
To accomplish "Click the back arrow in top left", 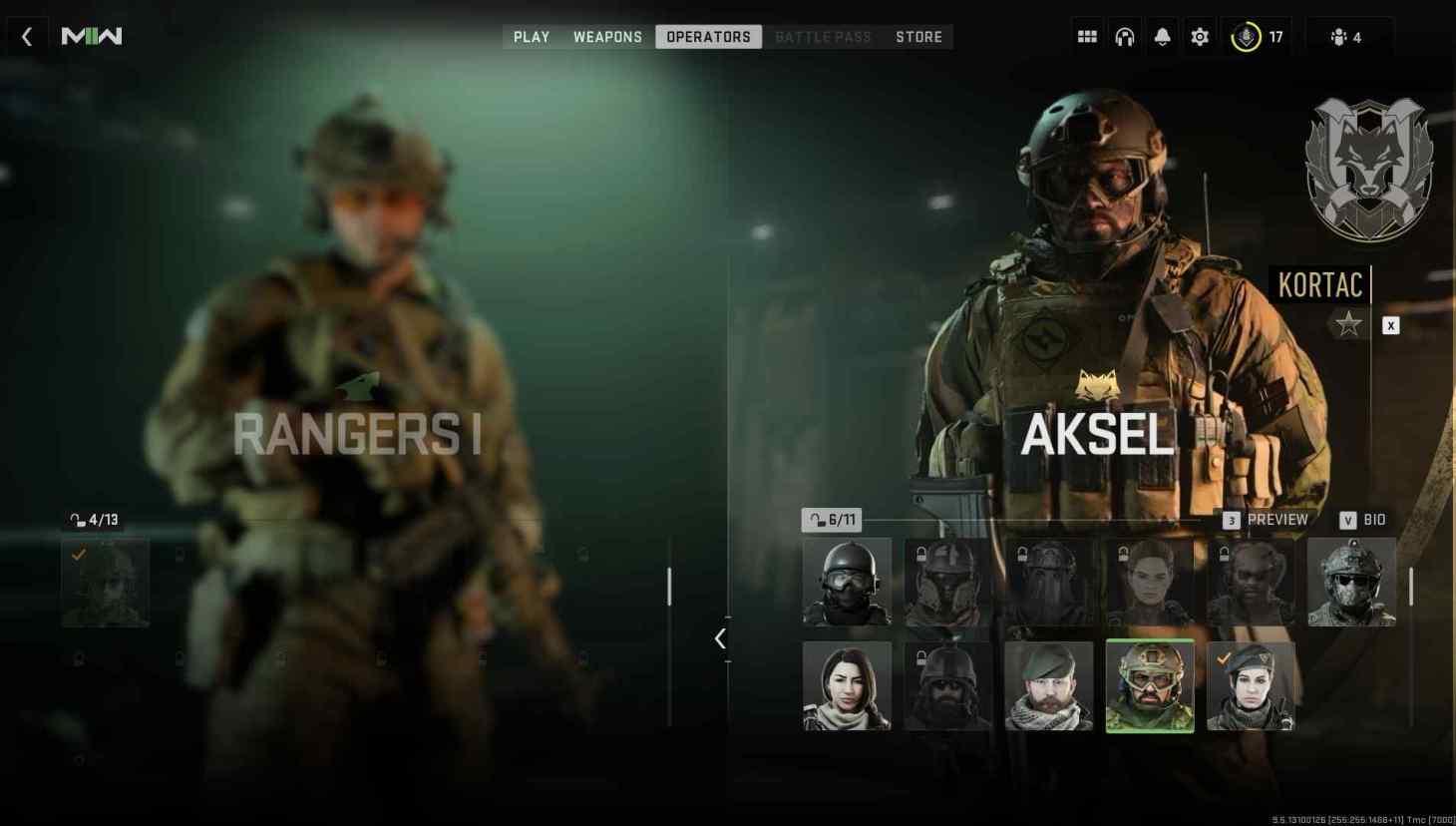I will pyautogui.click(x=26, y=36).
